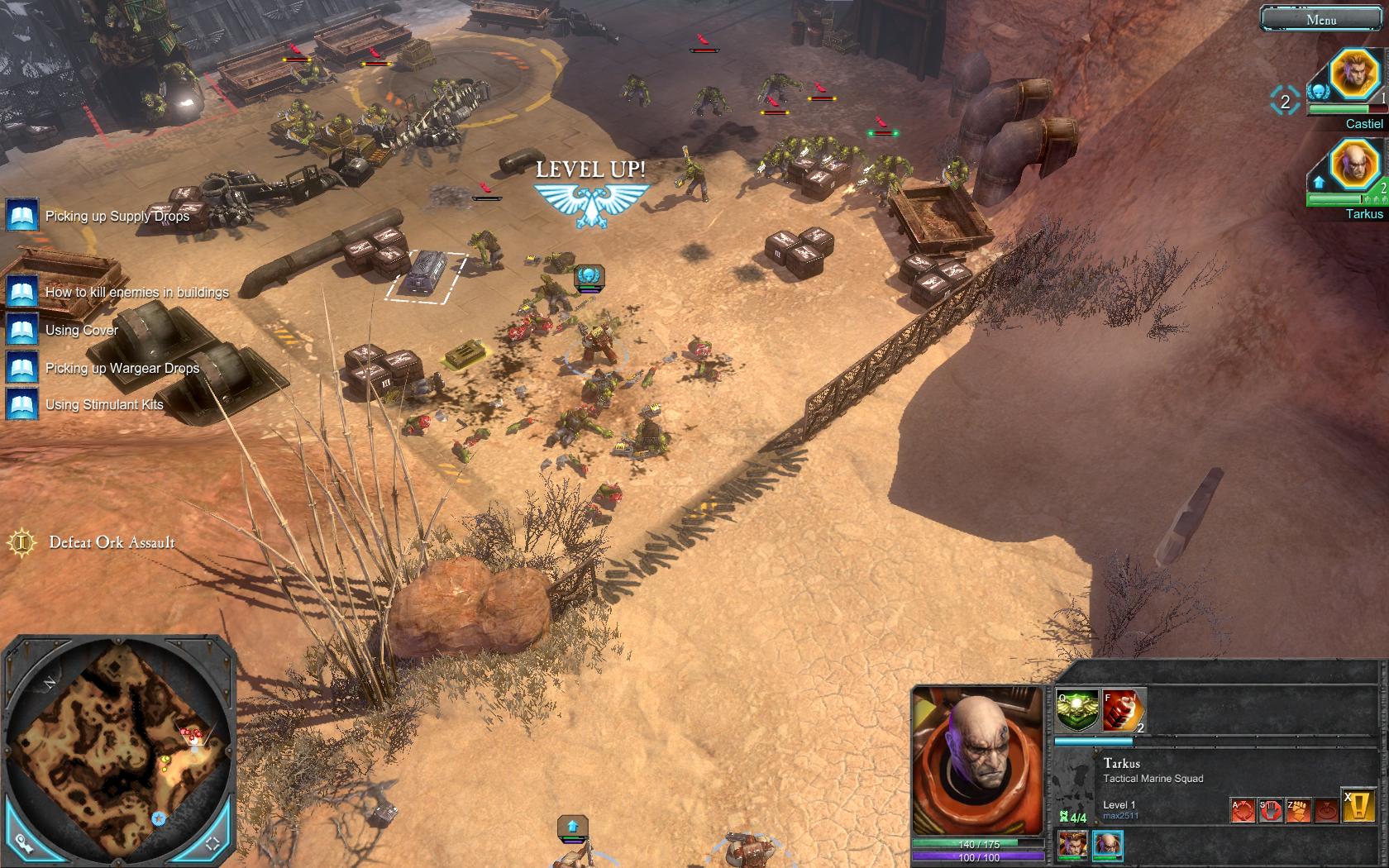Toggle the minimap ping button
The image size is (1389, 868).
23,843
